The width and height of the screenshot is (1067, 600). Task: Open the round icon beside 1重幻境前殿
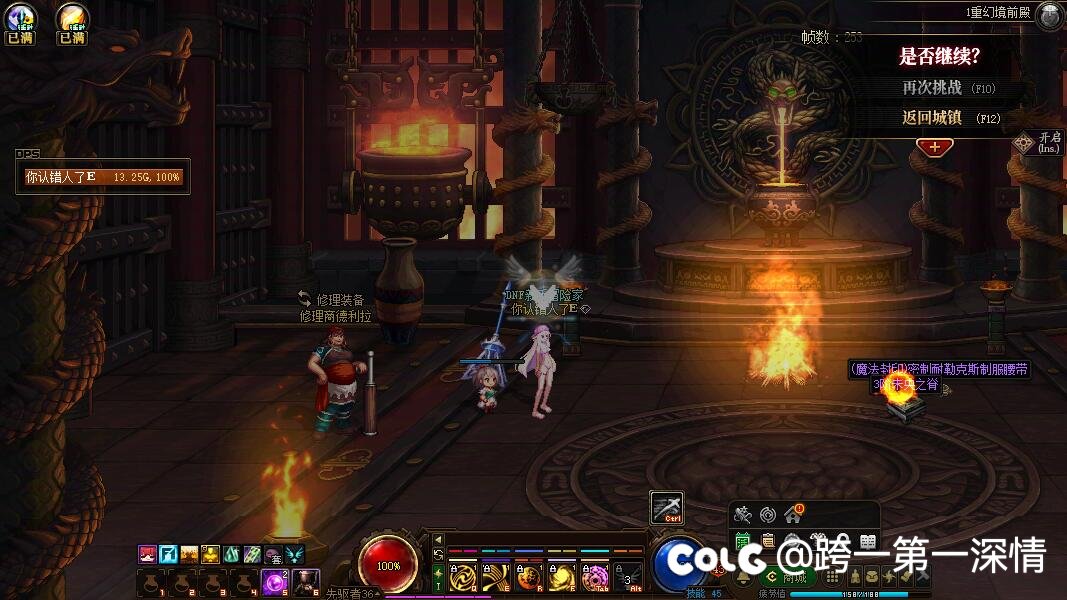click(x=1049, y=15)
